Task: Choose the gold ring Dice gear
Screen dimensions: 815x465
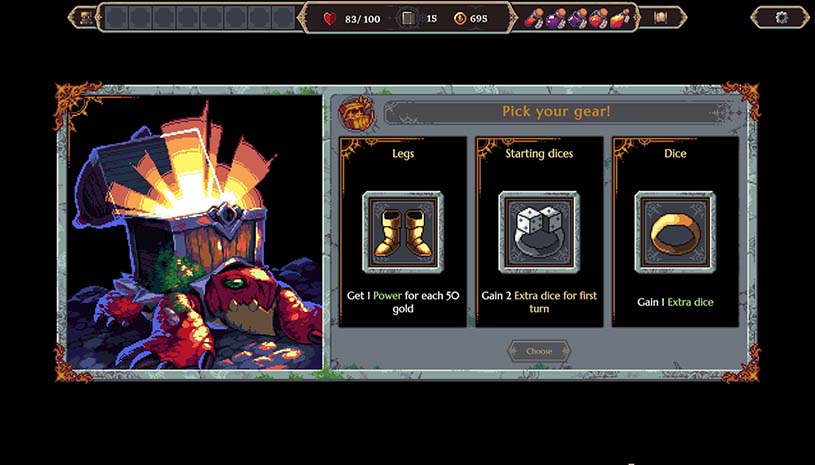Action: point(675,232)
